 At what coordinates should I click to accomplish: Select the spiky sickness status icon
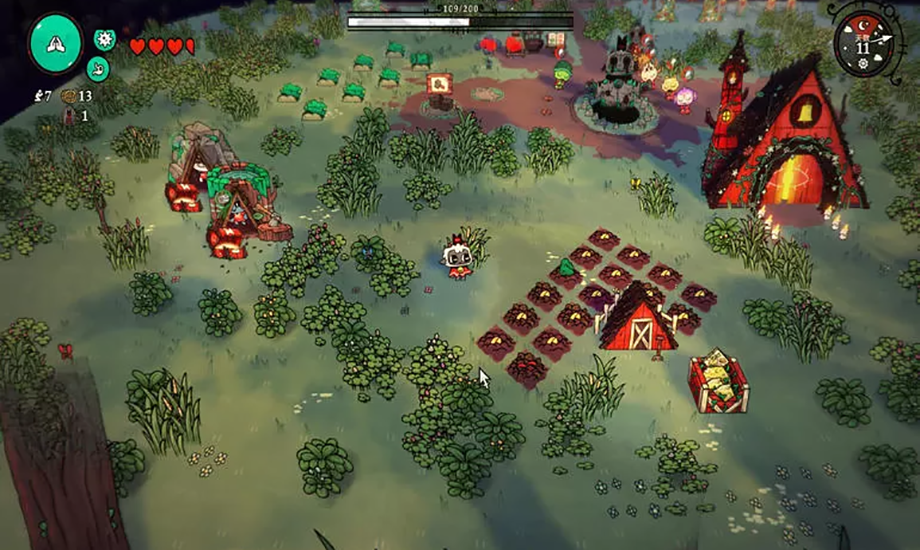point(104,40)
